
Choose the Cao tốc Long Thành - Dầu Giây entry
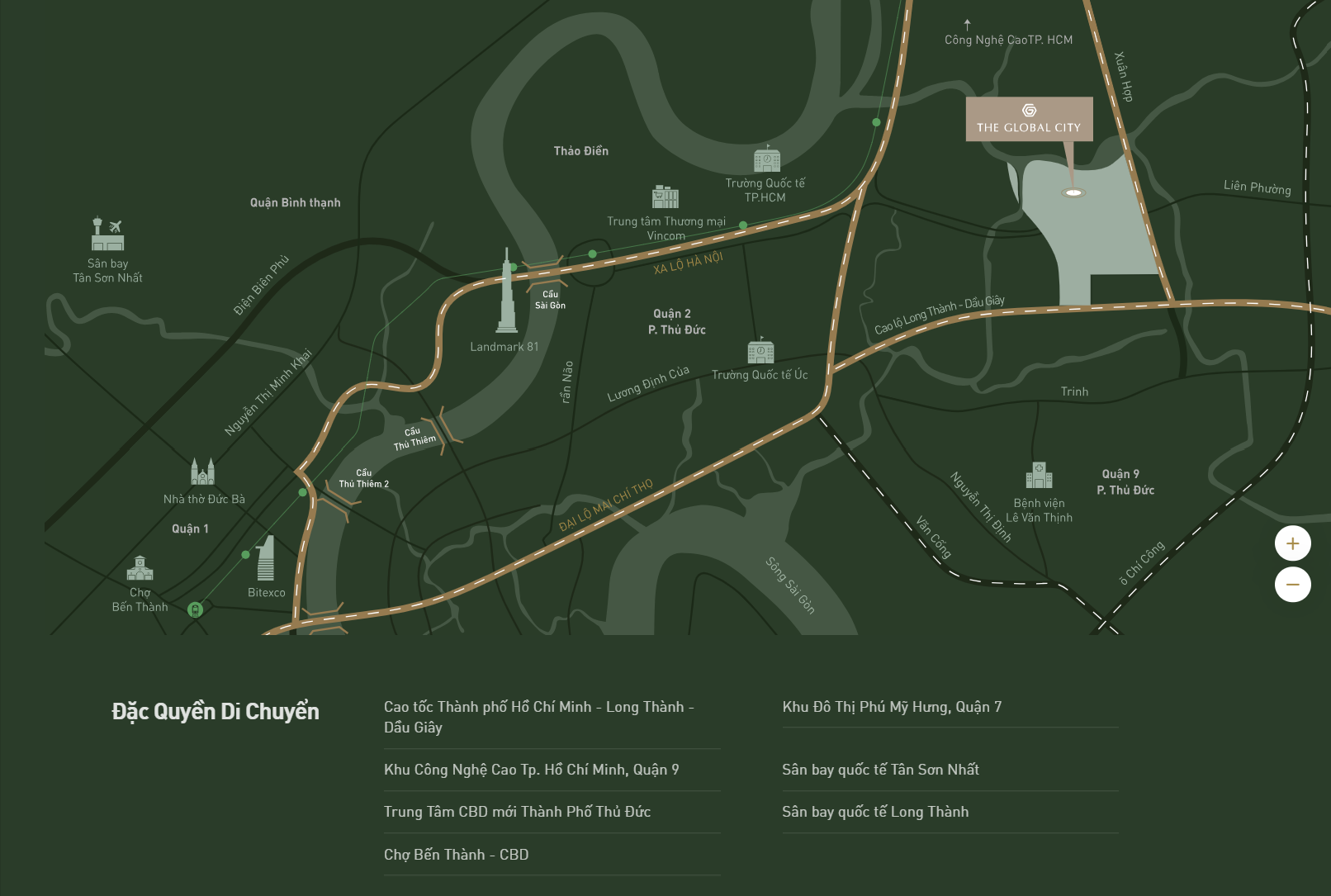coord(538,717)
